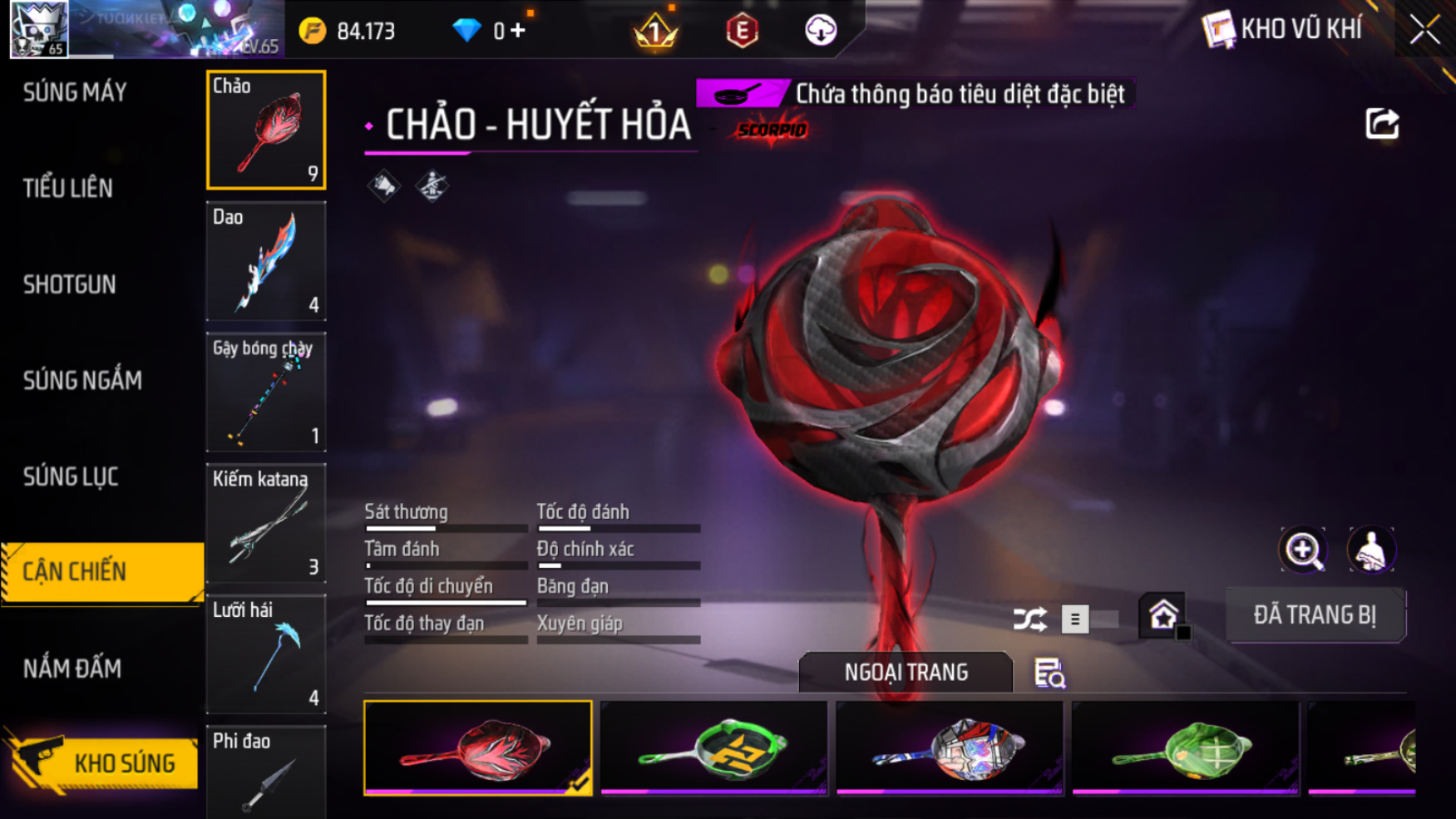Viewport: 1456px width, 819px height.
Task: Select the Dao weapon tile
Action: [266, 261]
